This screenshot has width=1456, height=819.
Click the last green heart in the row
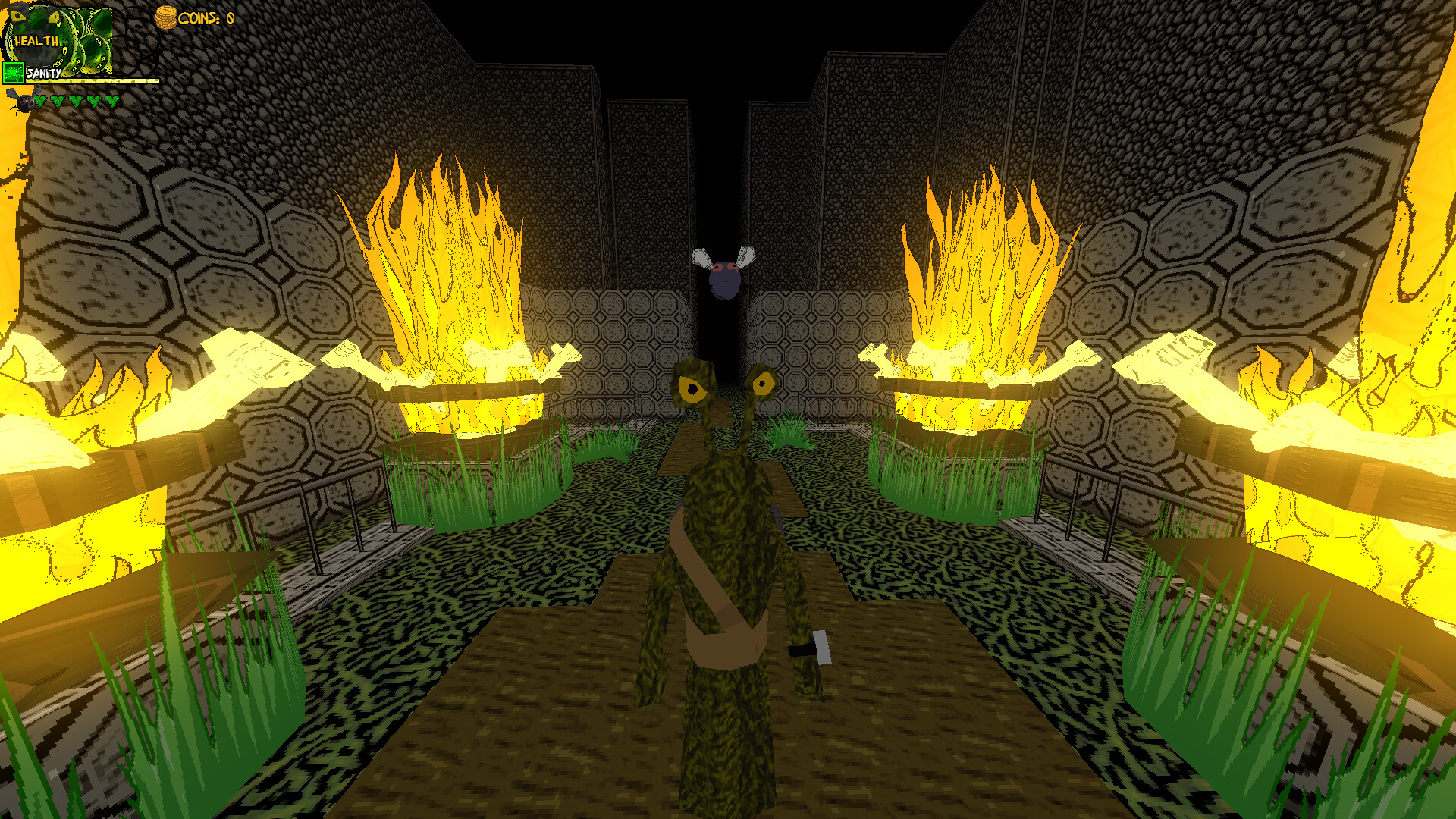(111, 102)
